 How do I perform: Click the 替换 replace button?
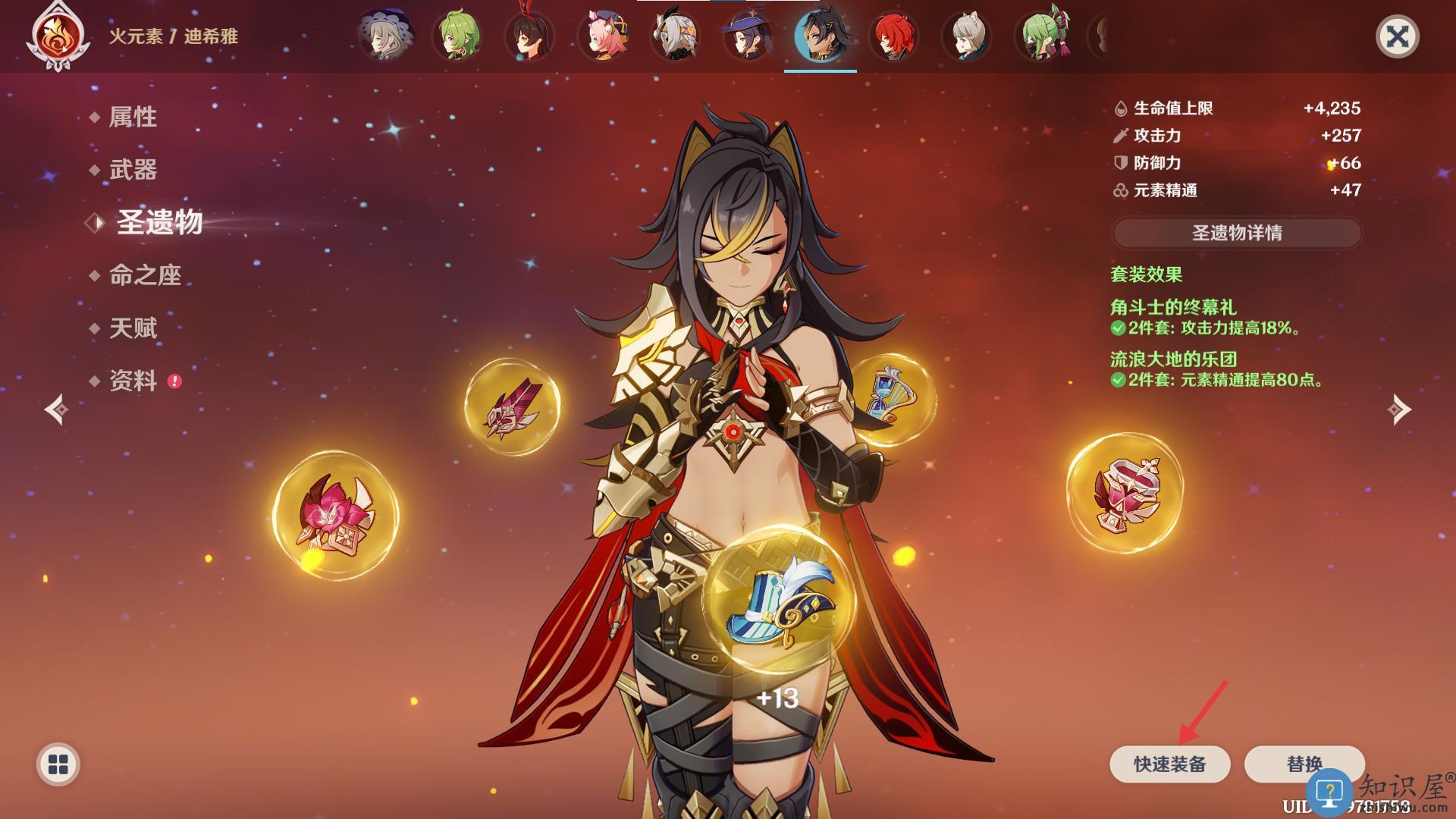click(x=1304, y=764)
